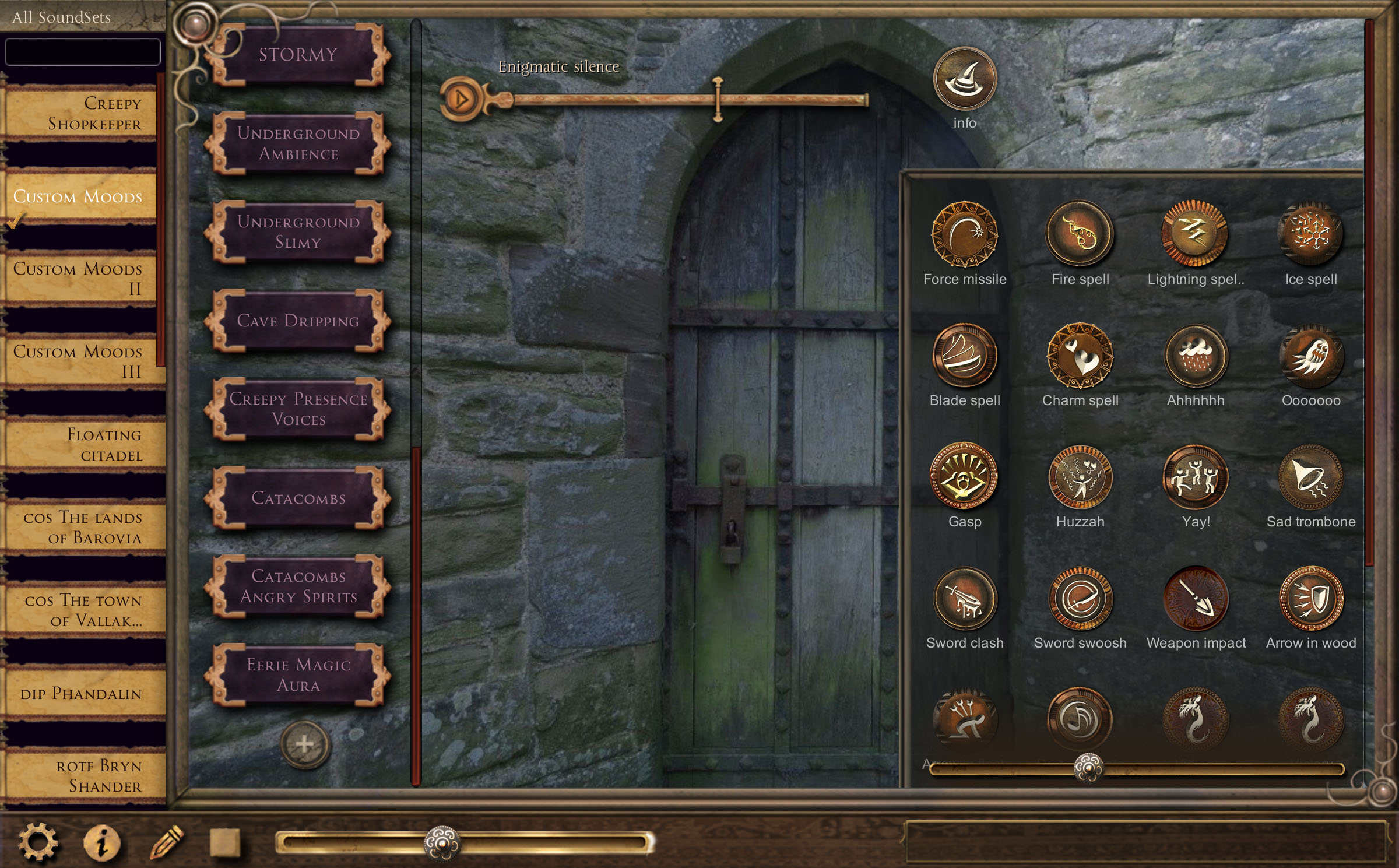Activate the Cave Dripping mood

pyautogui.click(x=298, y=321)
